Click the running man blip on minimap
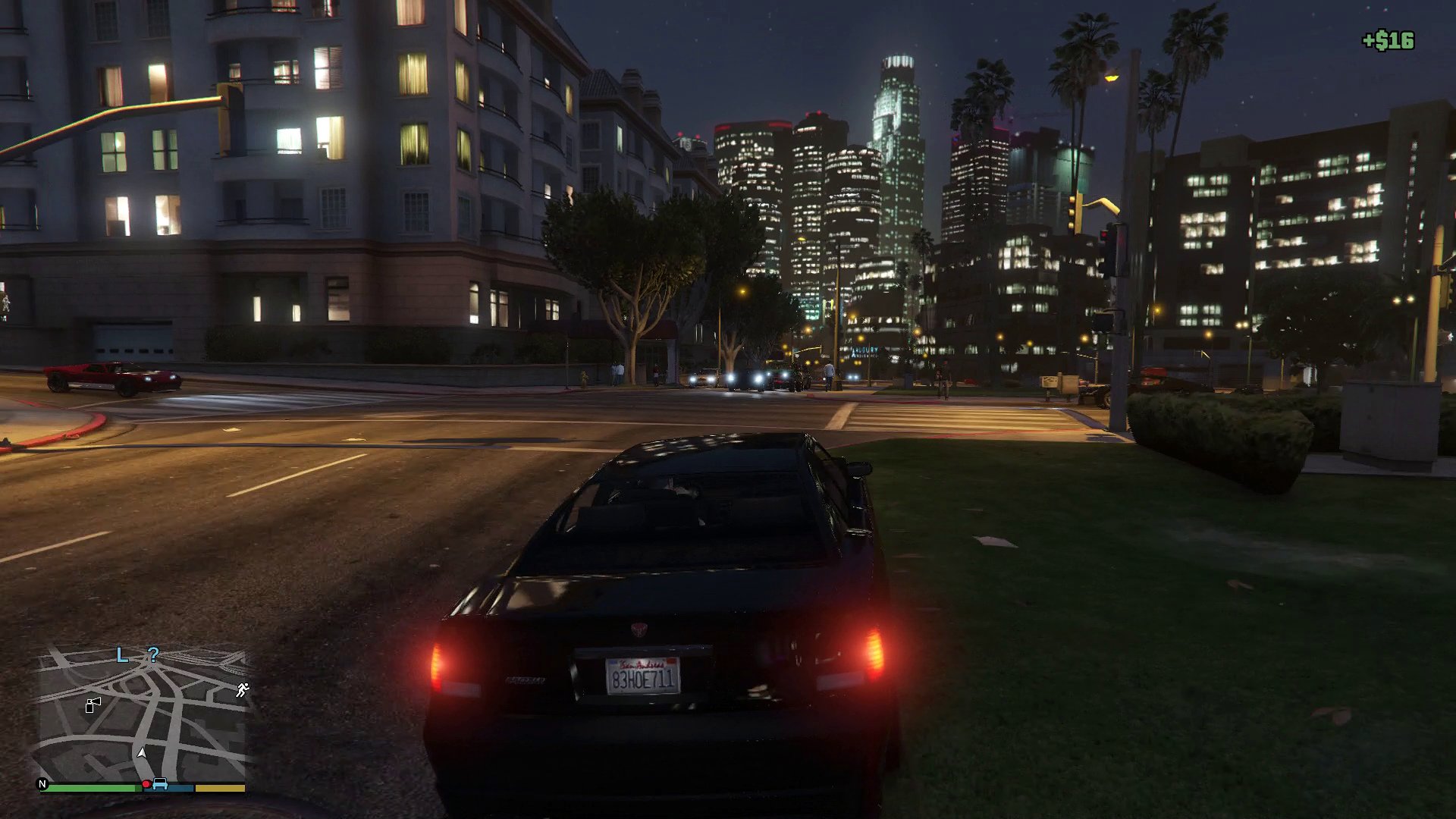Screen dimensions: 1456x819 pyautogui.click(x=243, y=689)
